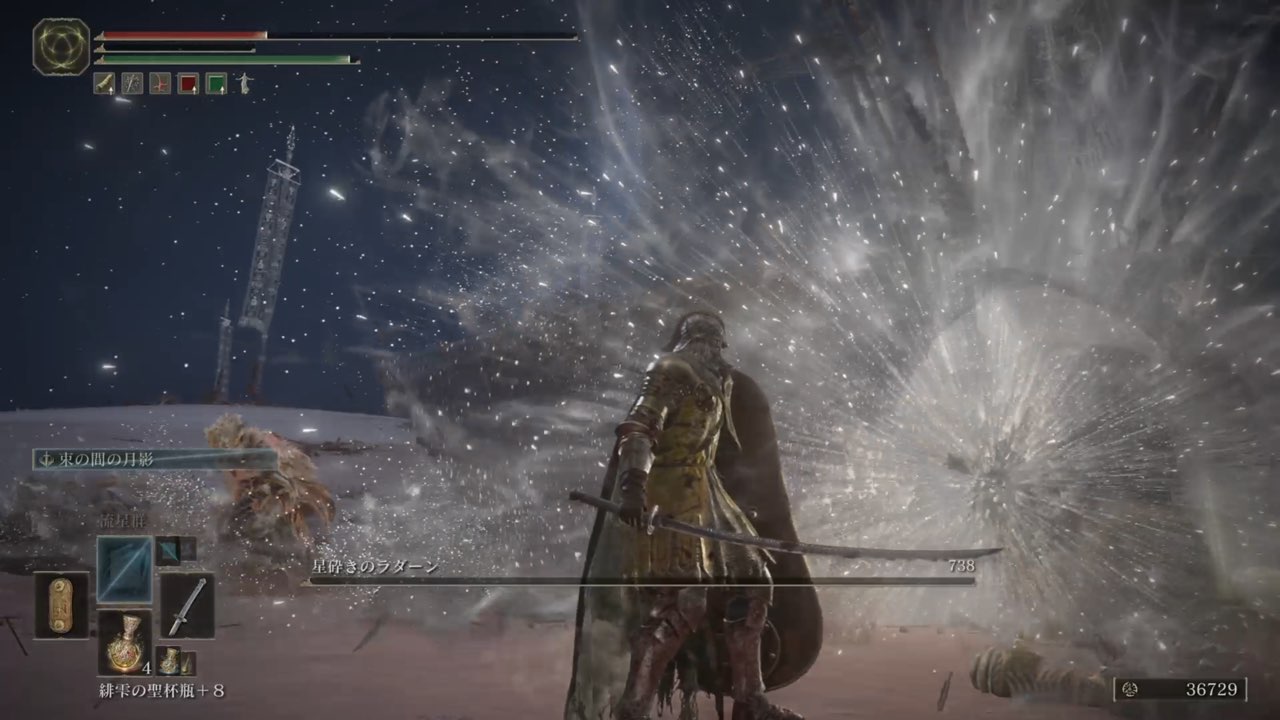Screen dimensions: 1280x720
Task: Use the Flask of Crimson Tears slot
Action: (x=125, y=641)
